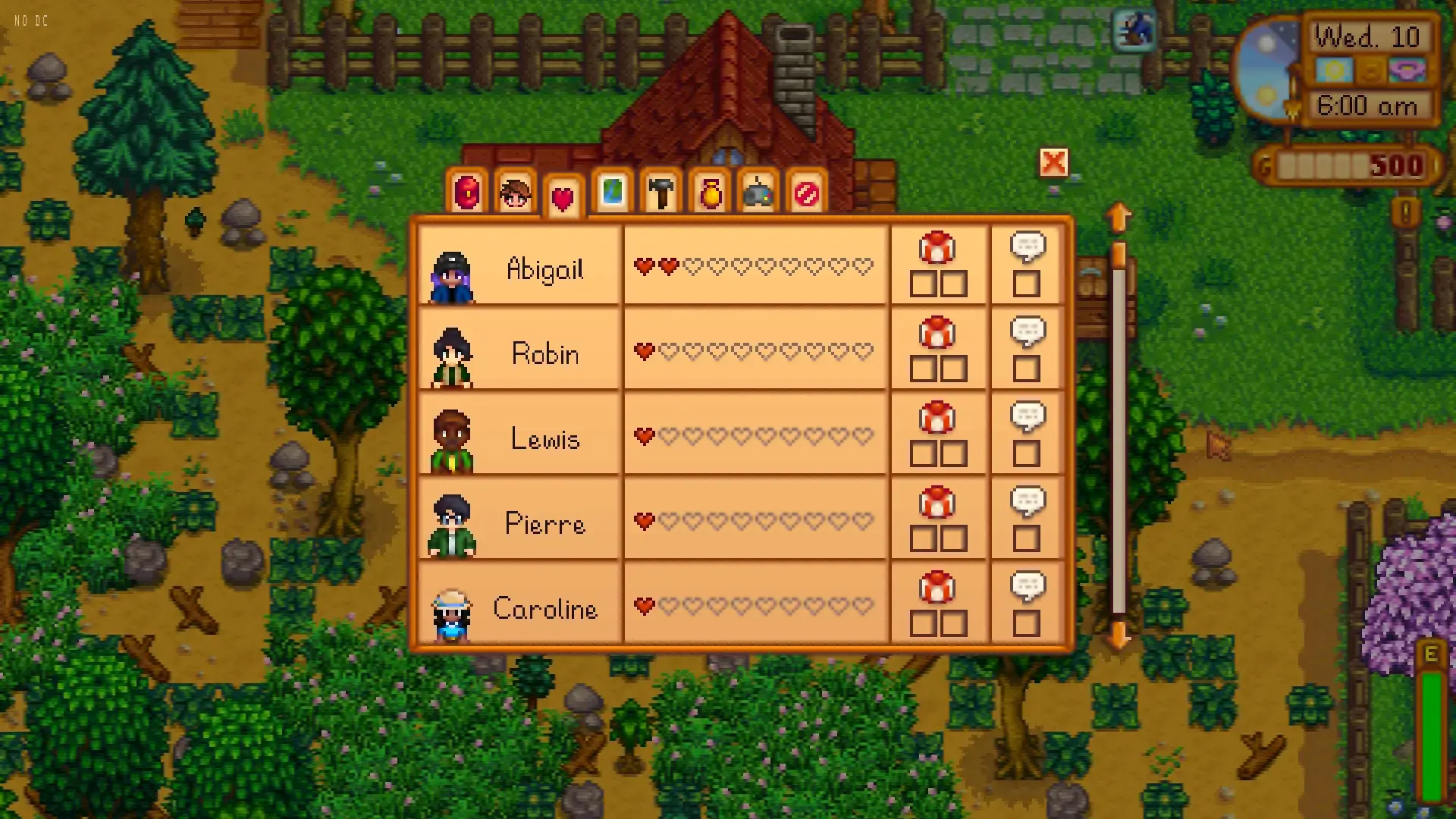Screen dimensions: 1456x819
Task: Check Abigail's first gift checkbox
Action: click(x=924, y=285)
